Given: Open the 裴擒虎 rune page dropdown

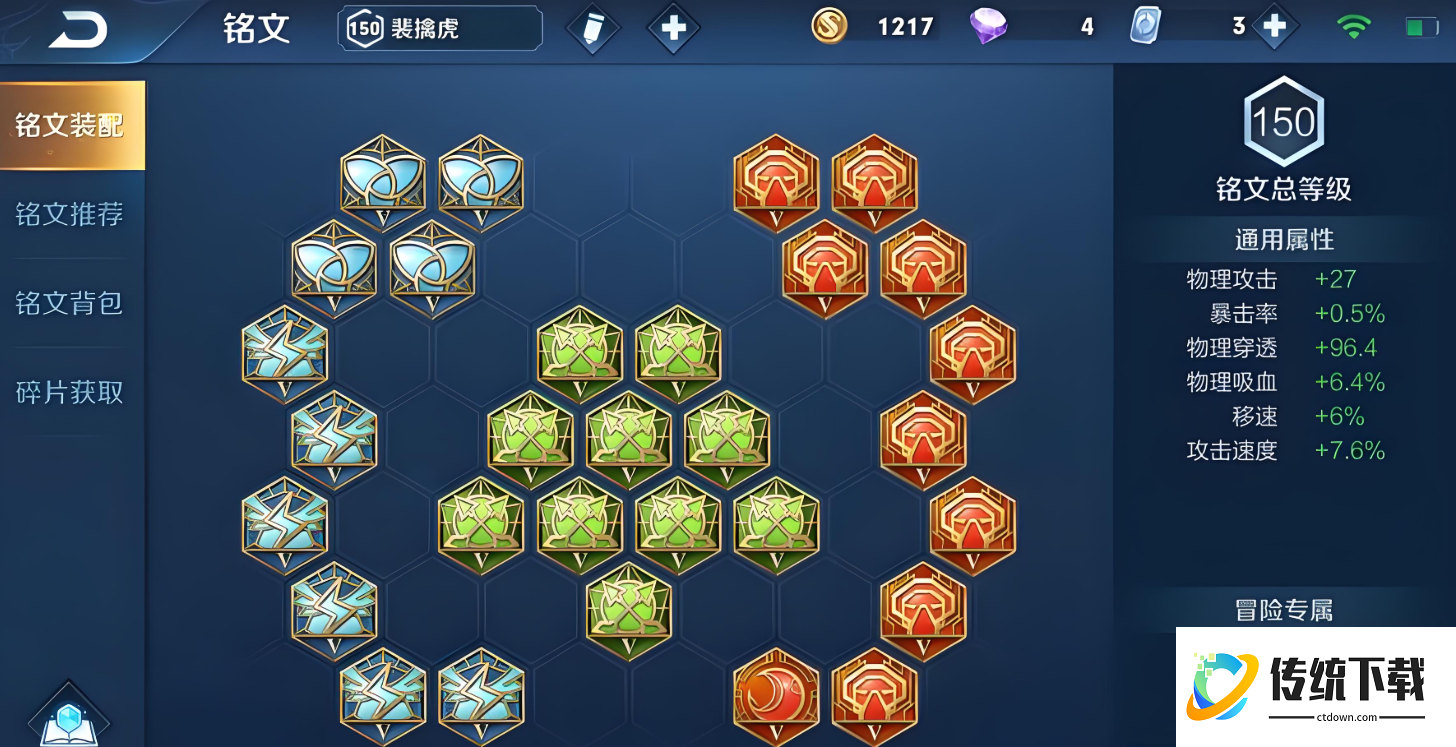Looking at the screenshot, I should click(x=440, y=28).
